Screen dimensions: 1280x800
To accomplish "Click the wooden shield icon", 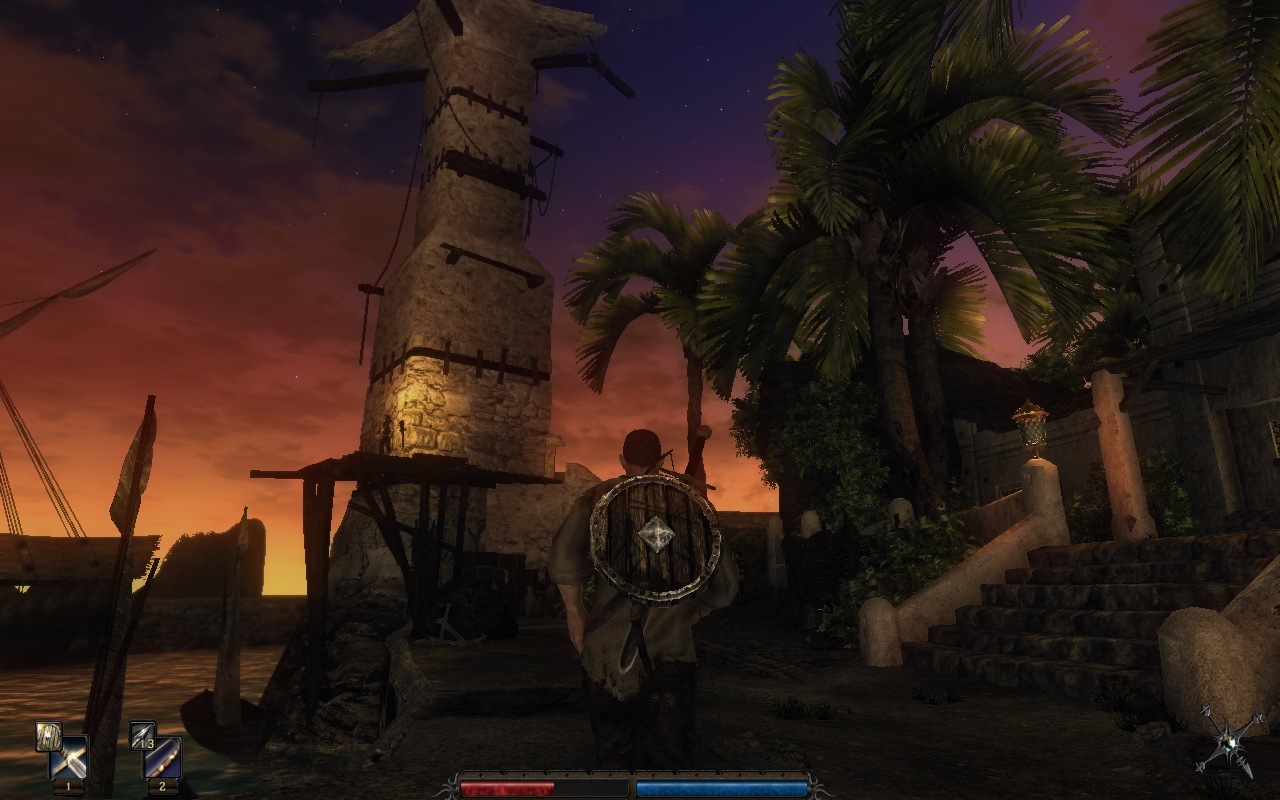I will click(x=48, y=735).
